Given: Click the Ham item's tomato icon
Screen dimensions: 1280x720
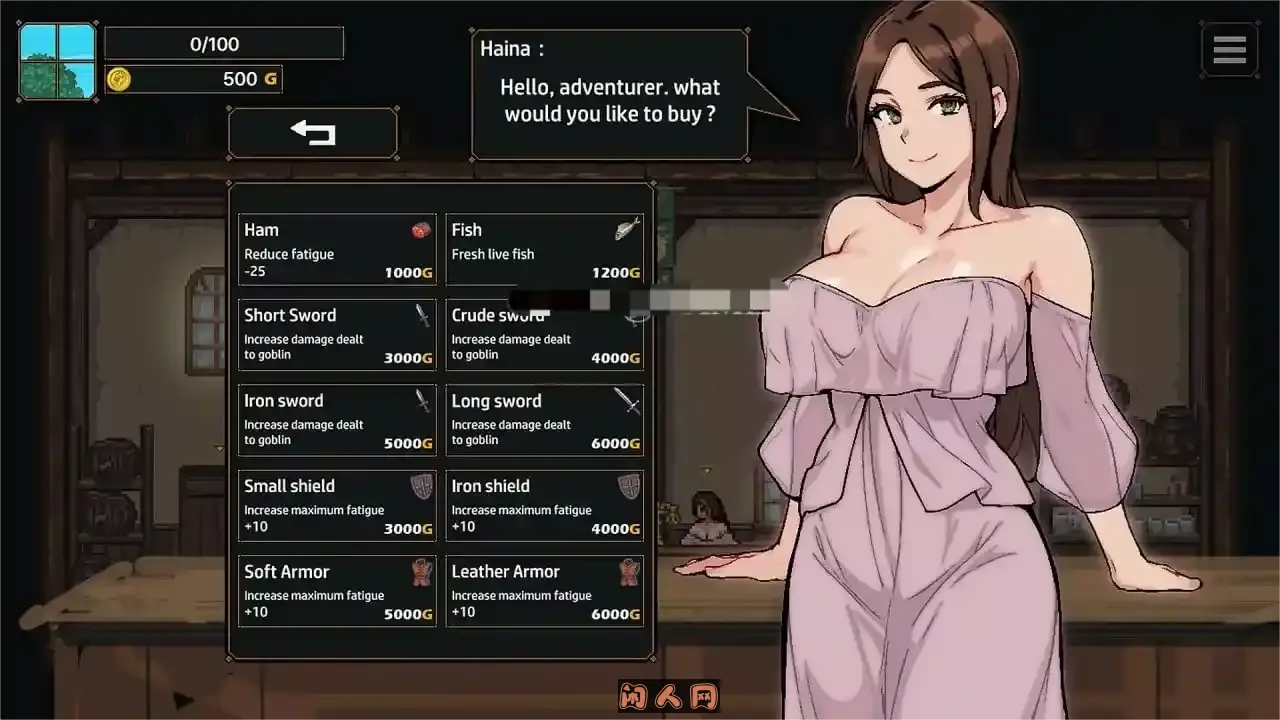Looking at the screenshot, I should [x=422, y=230].
